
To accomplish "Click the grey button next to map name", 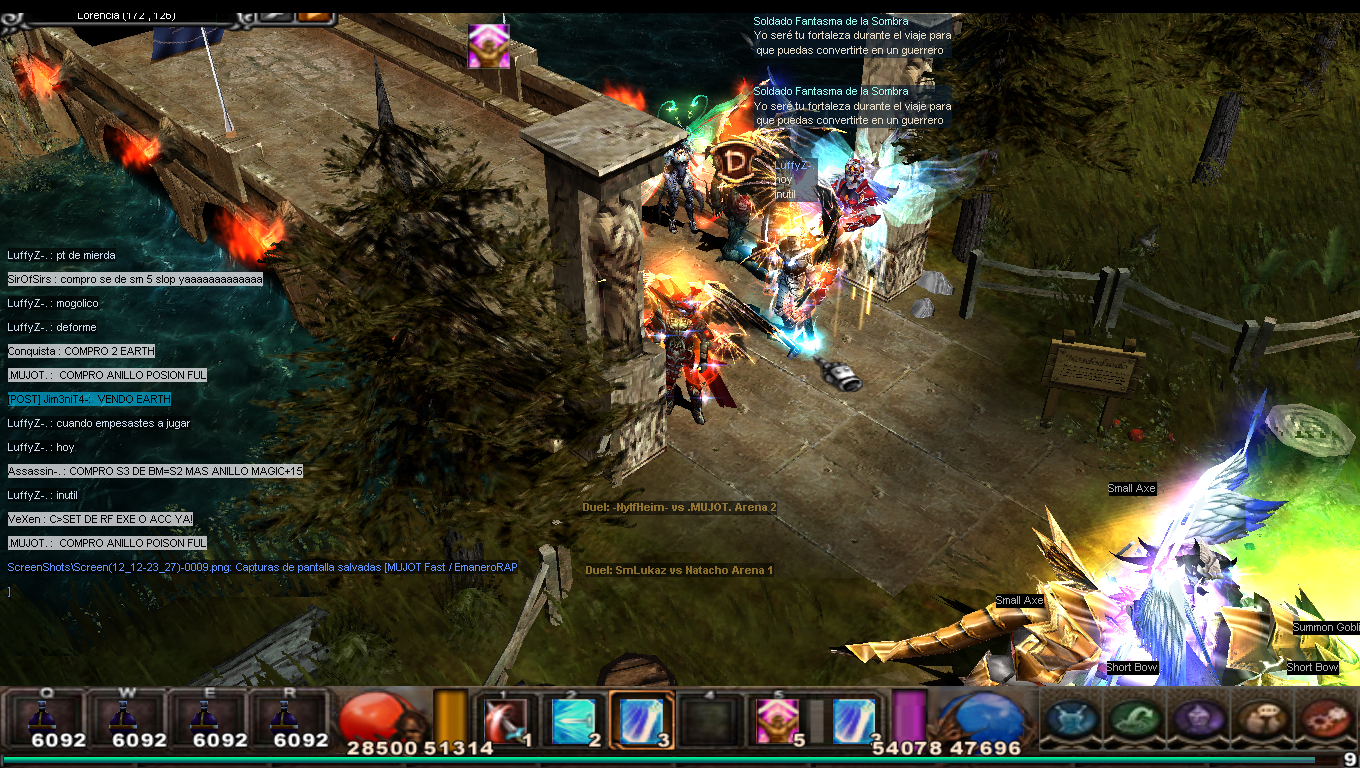I will pos(274,15).
